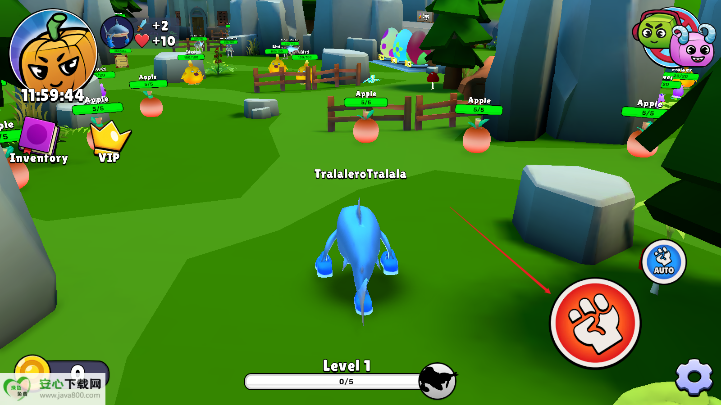Open the VIP crown menu
The height and width of the screenshot is (405, 721).
pyautogui.click(x=109, y=136)
